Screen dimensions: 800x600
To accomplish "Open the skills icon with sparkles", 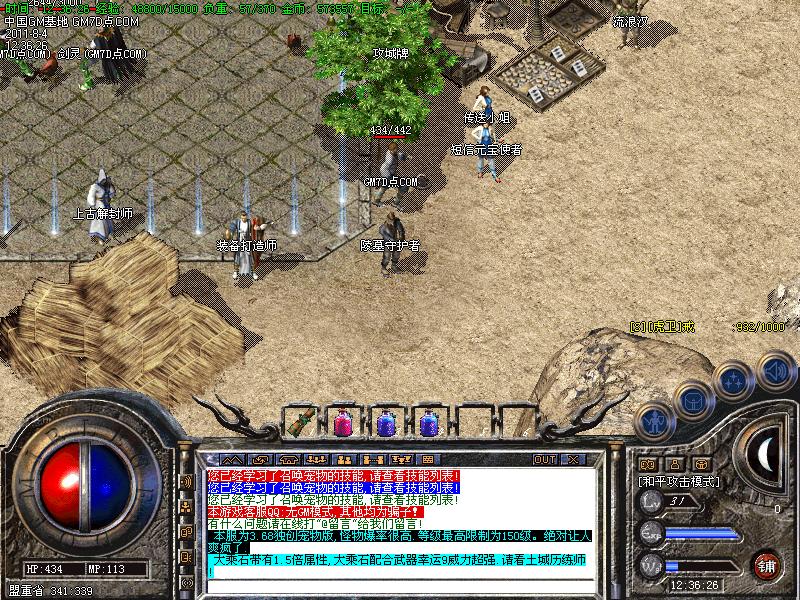I will coord(733,381).
